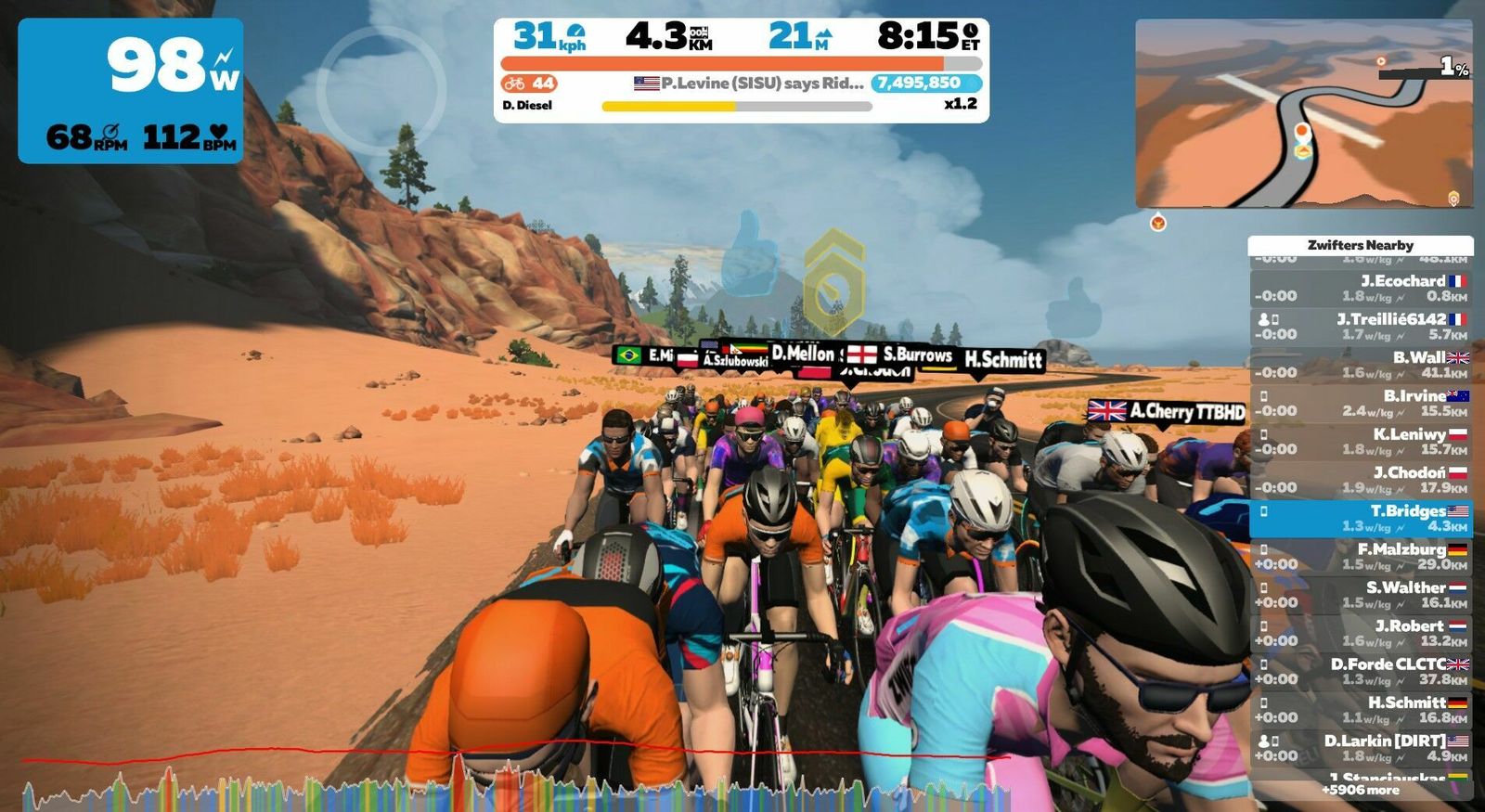View rider B.Irvine from the nearby list

[1361, 403]
